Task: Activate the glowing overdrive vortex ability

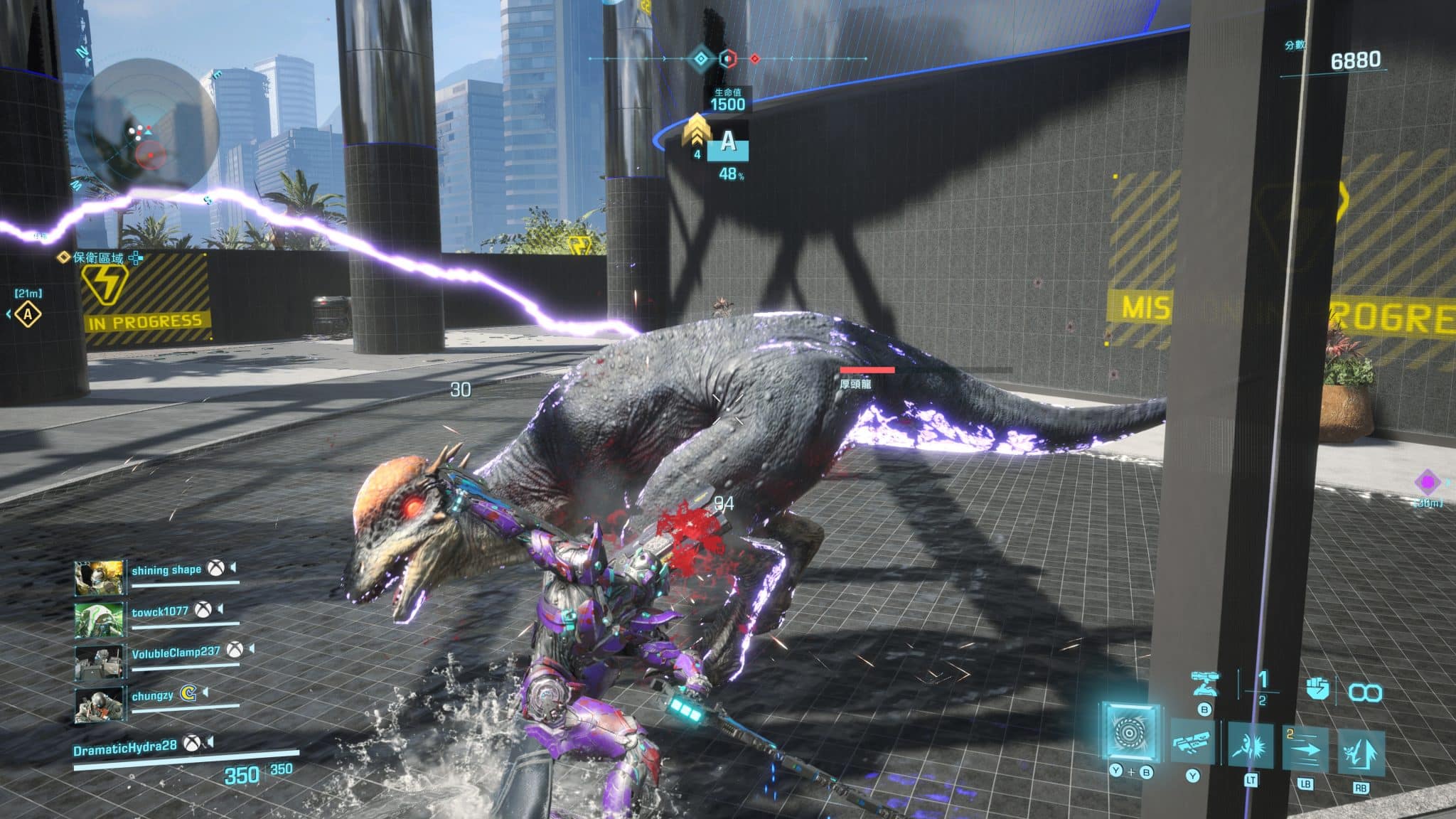Action: [x=1130, y=731]
